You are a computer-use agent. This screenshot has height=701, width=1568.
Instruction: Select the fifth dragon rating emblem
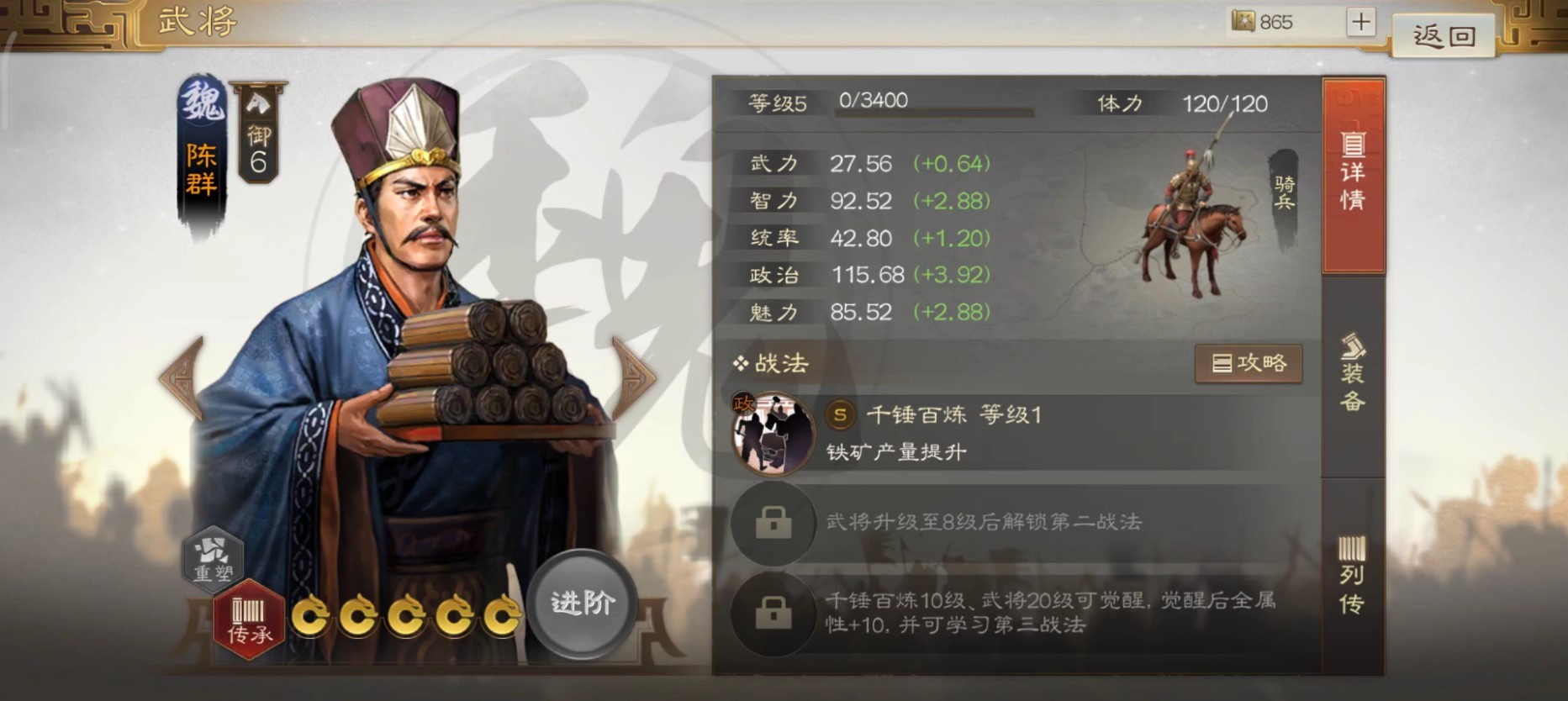coord(504,615)
